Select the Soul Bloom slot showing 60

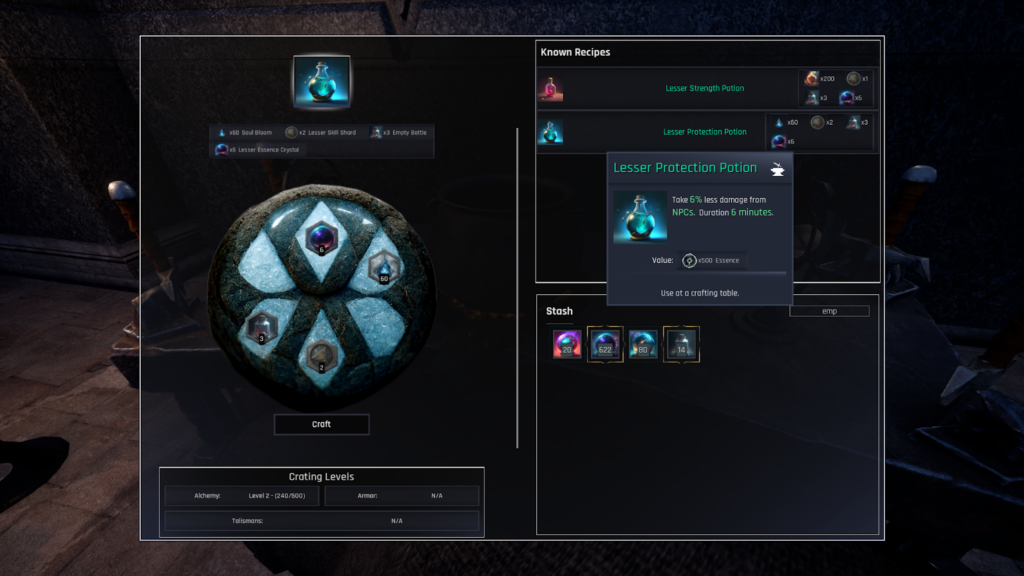click(x=385, y=268)
